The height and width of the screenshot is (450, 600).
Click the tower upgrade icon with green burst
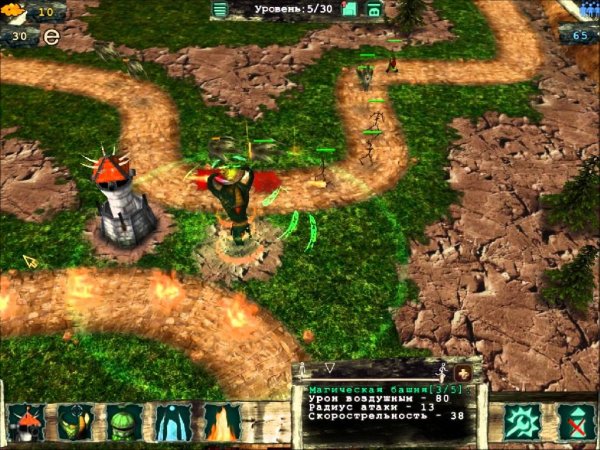[x=521, y=422]
